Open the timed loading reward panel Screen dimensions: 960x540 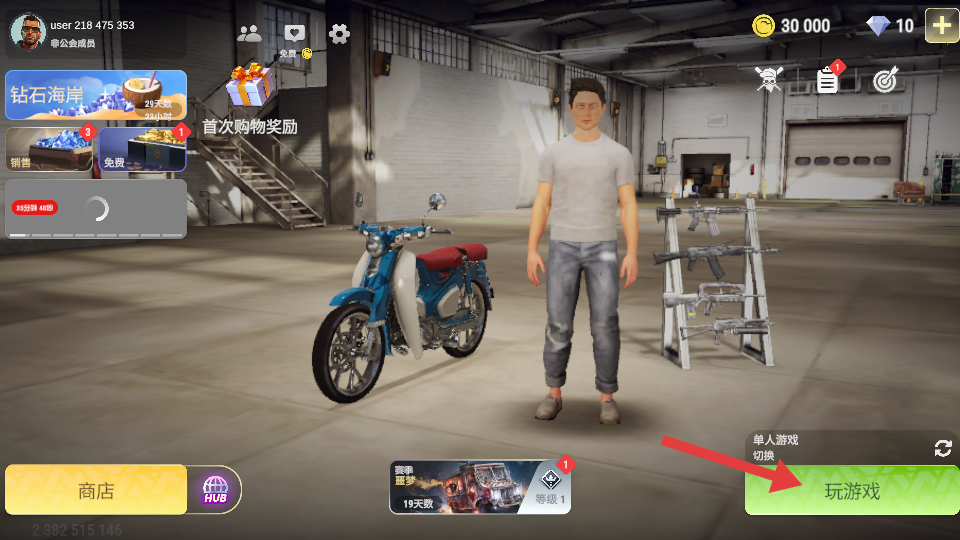click(x=96, y=208)
